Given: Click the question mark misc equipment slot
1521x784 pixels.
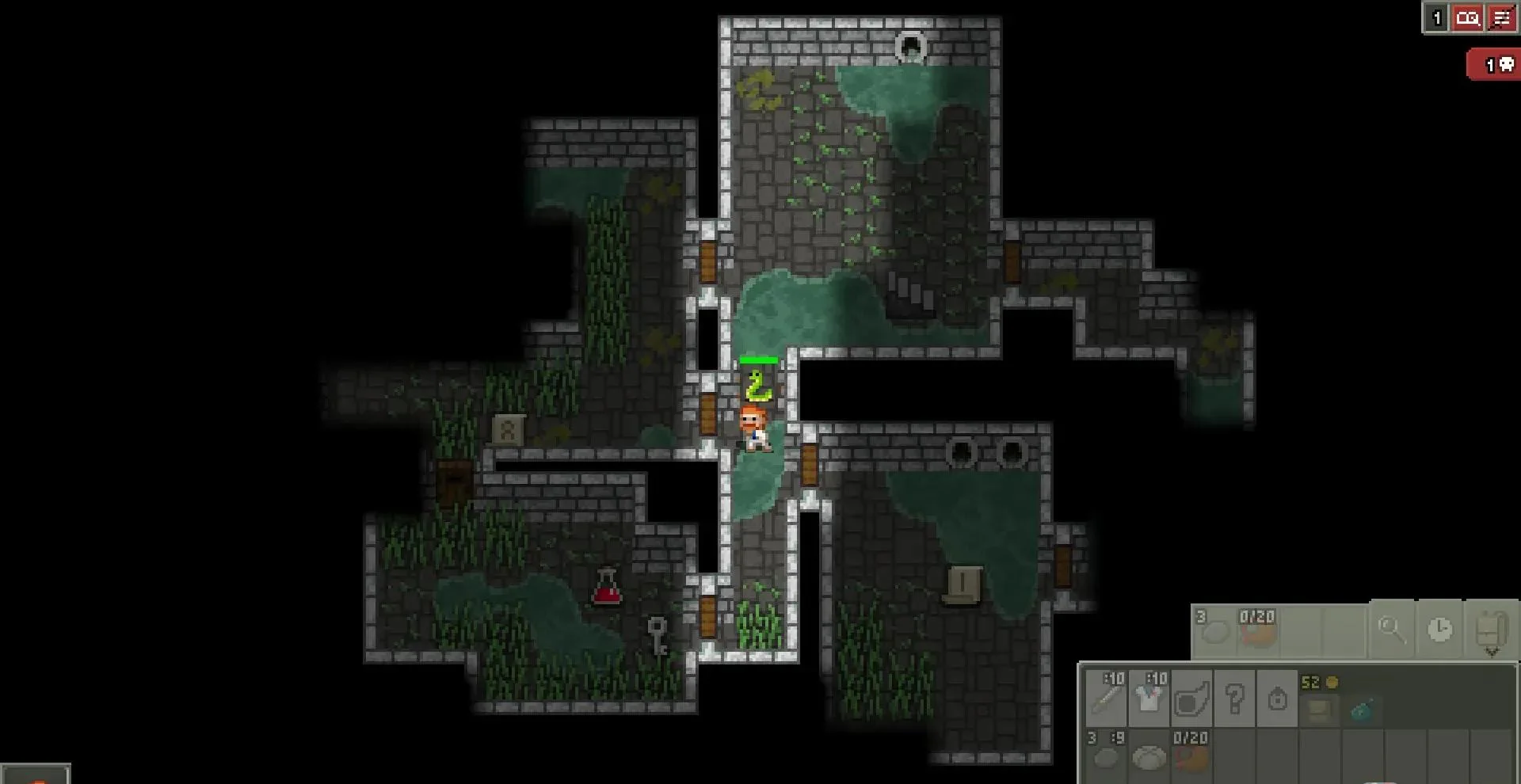Looking at the screenshot, I should point(1234,698).
